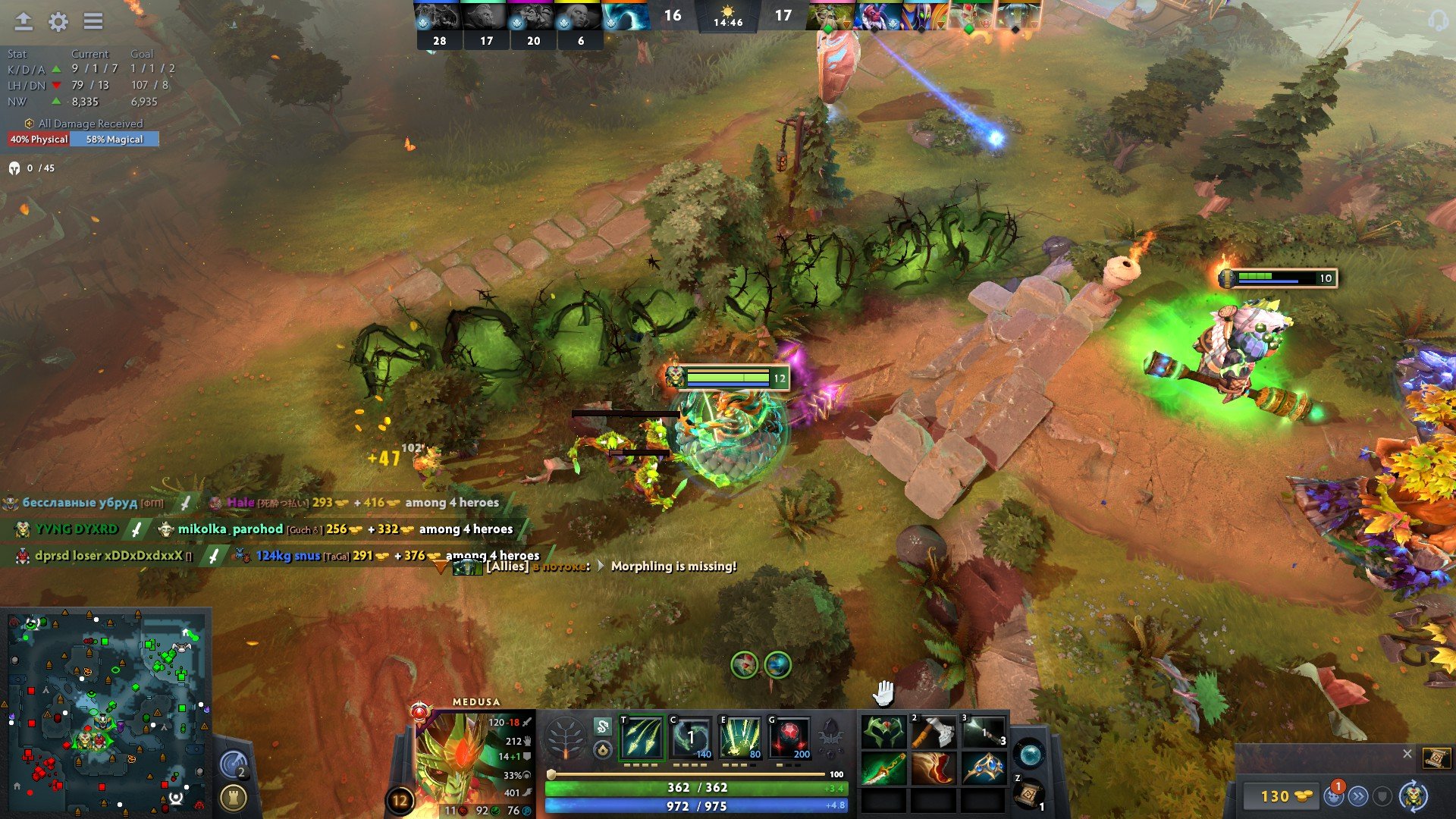Click the upload arrow dashboard button

coord(24,22)
